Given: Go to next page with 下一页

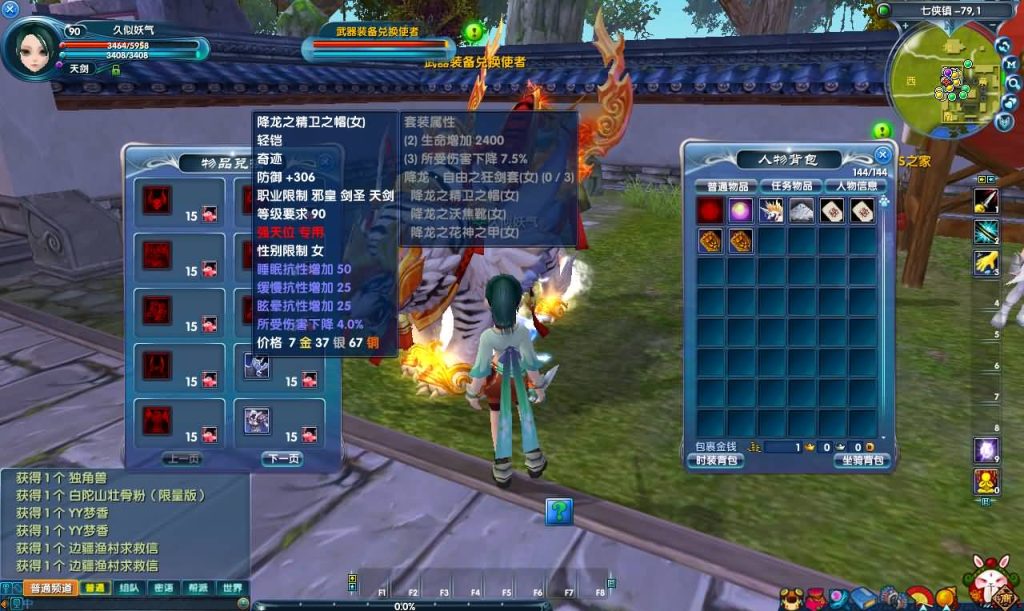Looking at the screenshot, I should (282, 459).
